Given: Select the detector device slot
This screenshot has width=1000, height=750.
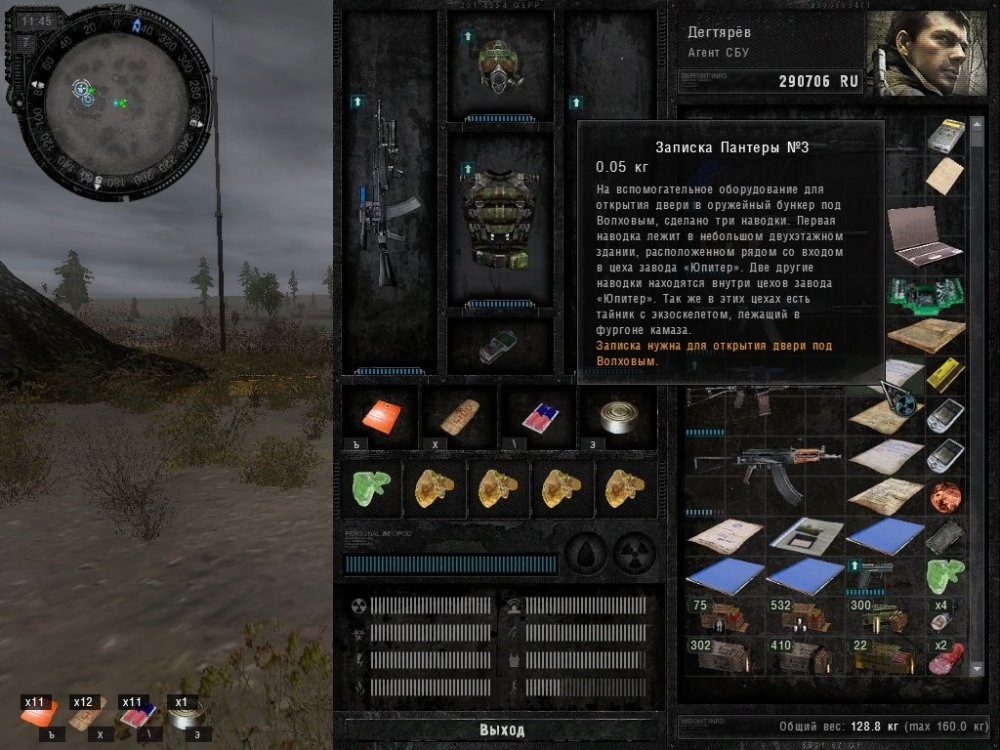Looking at the screenshot, I should tap(499, 345).
